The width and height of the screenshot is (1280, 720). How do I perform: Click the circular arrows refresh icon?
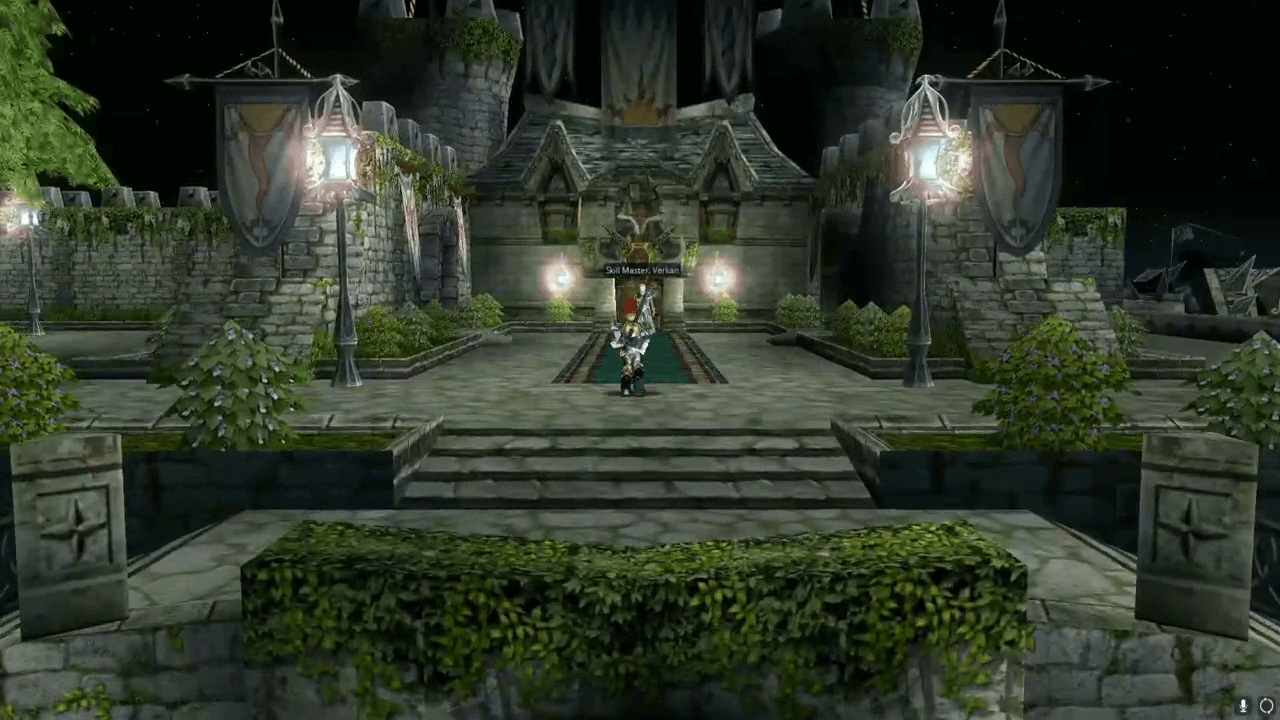1266,706
